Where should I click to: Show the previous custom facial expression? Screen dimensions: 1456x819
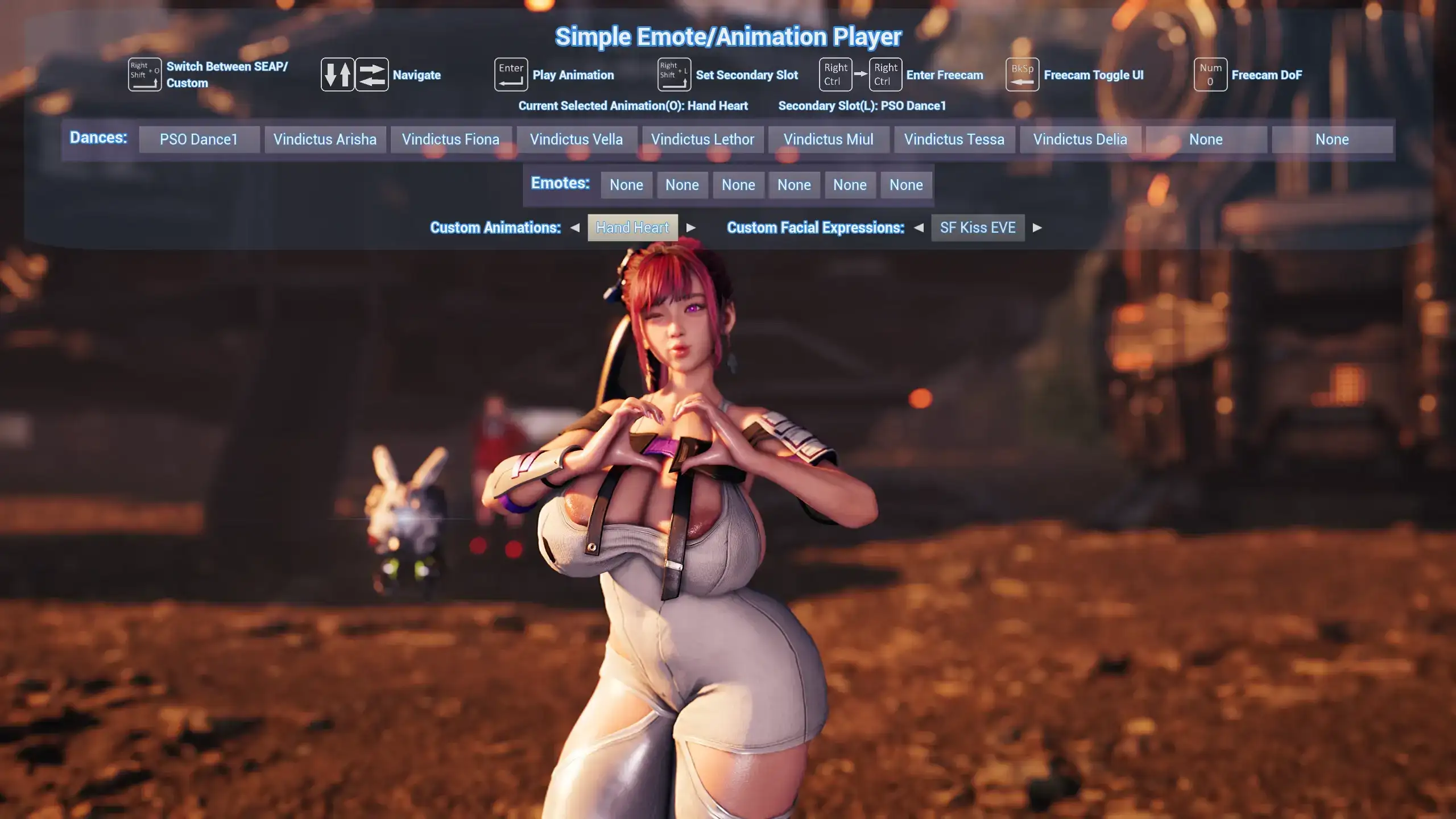(919, 227)
